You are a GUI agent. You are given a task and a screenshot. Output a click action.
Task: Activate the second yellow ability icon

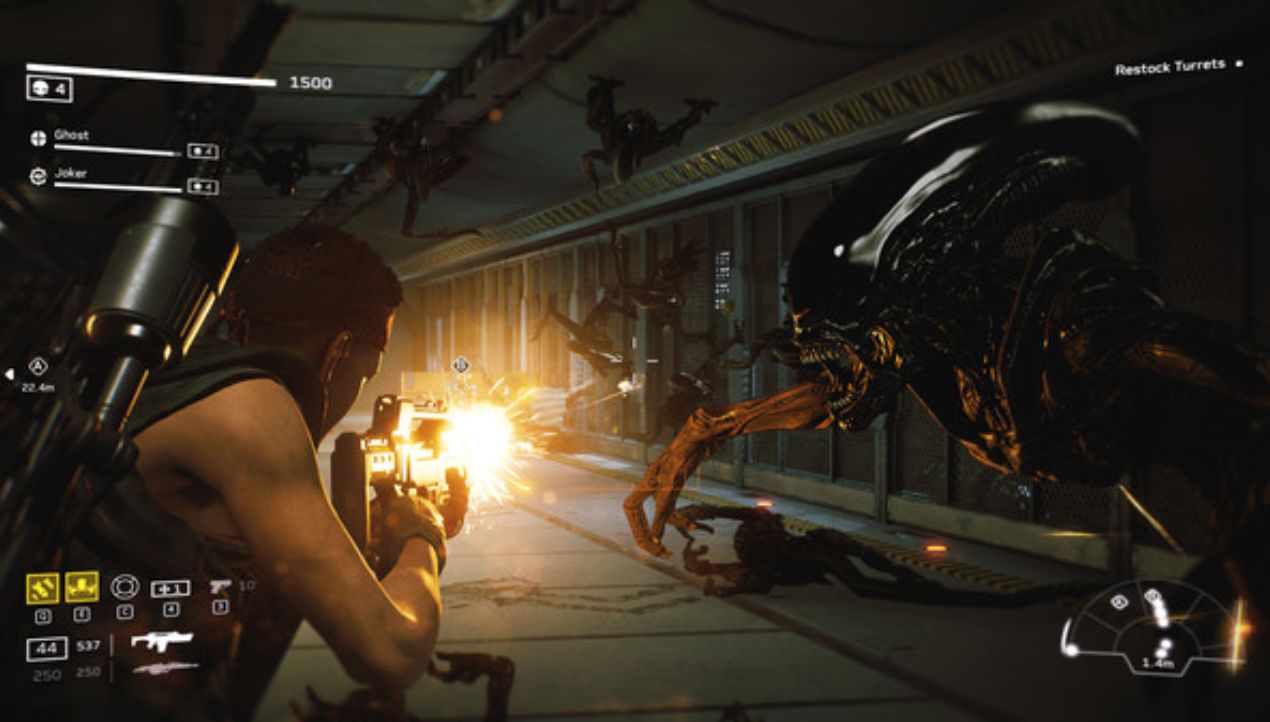click(x=82, y=586)
